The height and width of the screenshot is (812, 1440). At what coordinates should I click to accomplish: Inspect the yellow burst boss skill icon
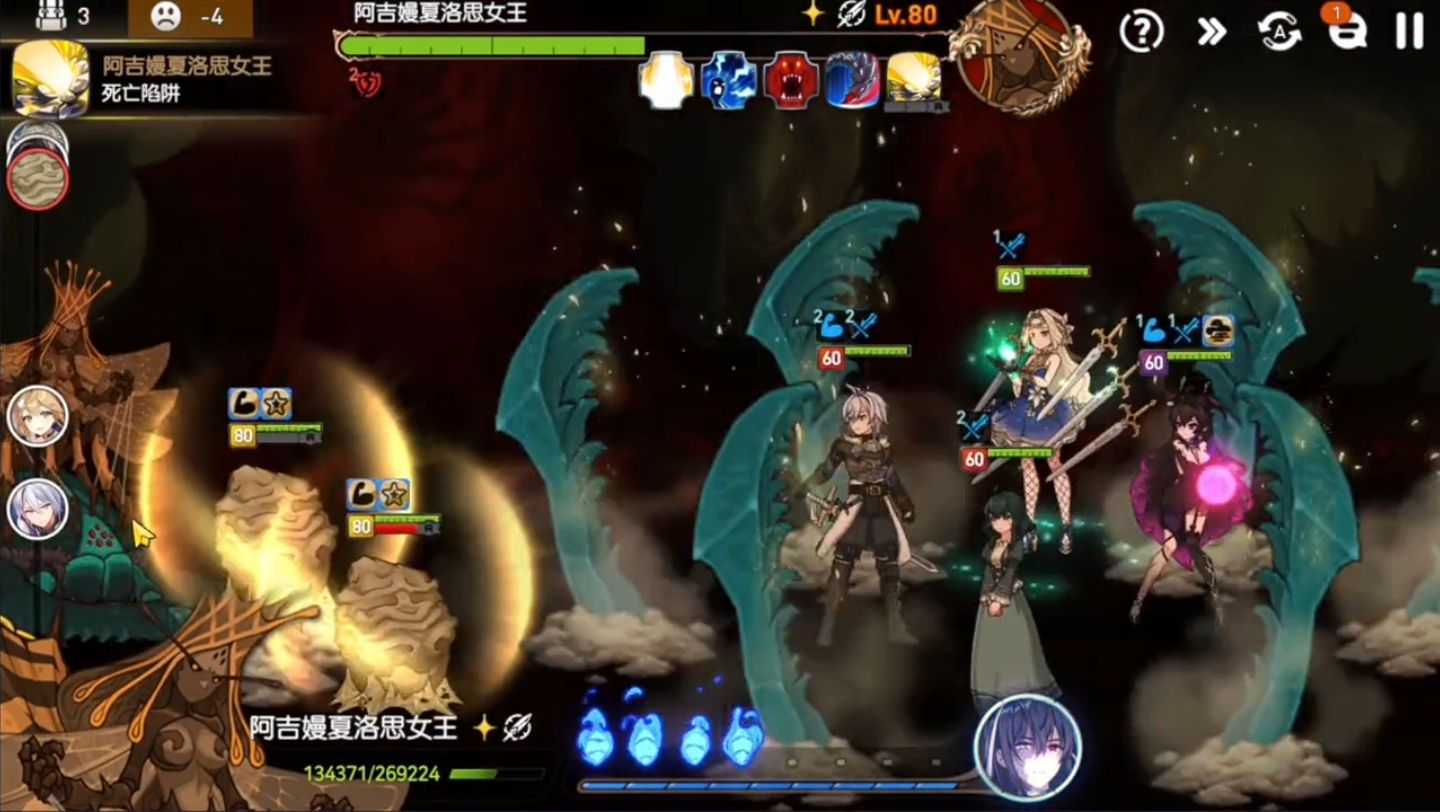(x=914, y=81)
